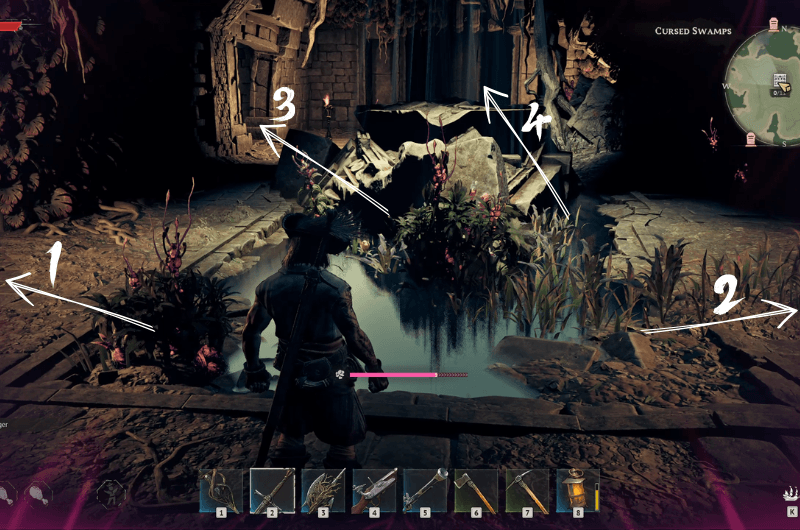The image size is (800, 530).
Task: Select the gravestone marker atop the minimap
Action: coord(774,24)
